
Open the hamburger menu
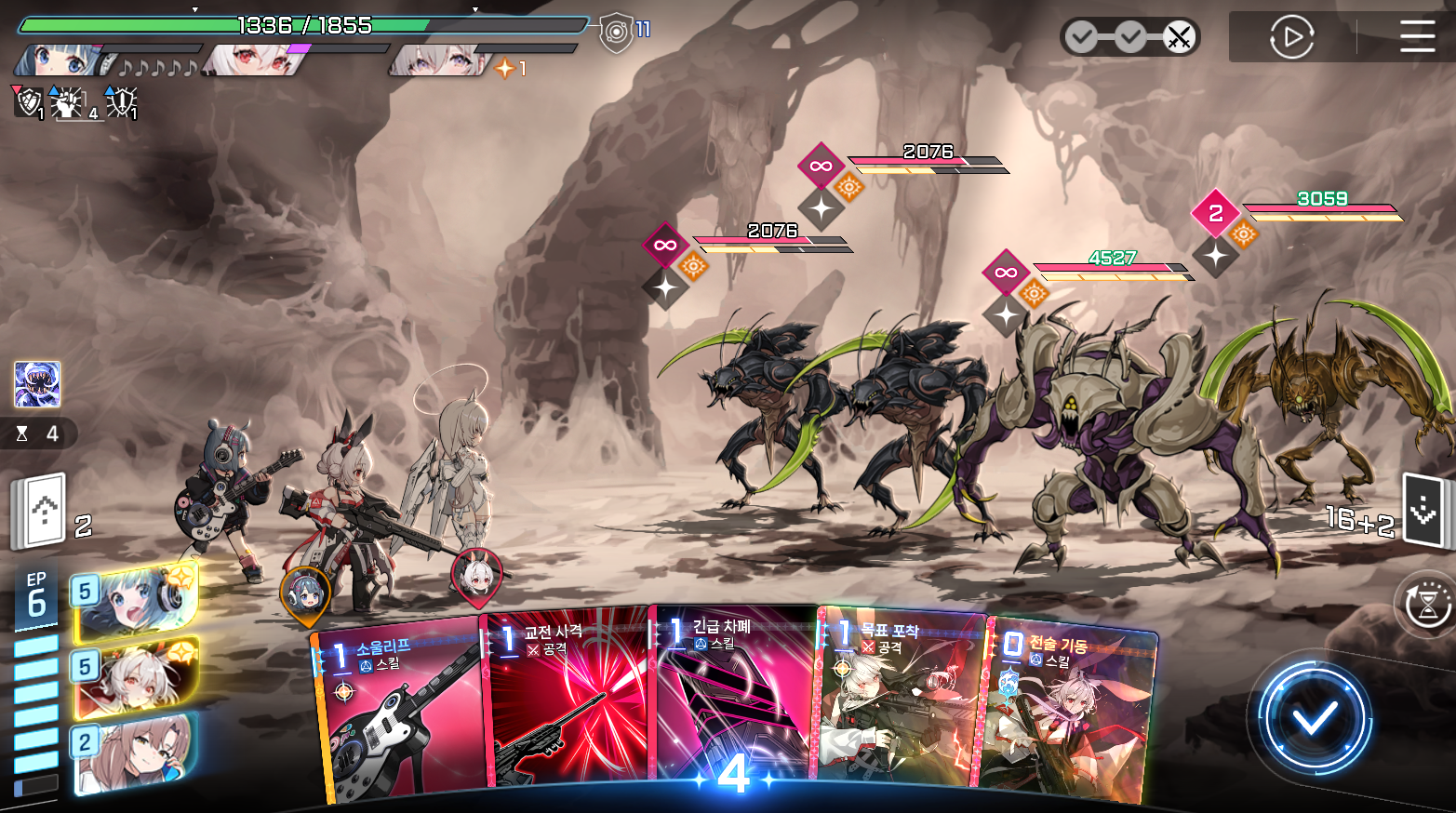(x=1417, y=37)
